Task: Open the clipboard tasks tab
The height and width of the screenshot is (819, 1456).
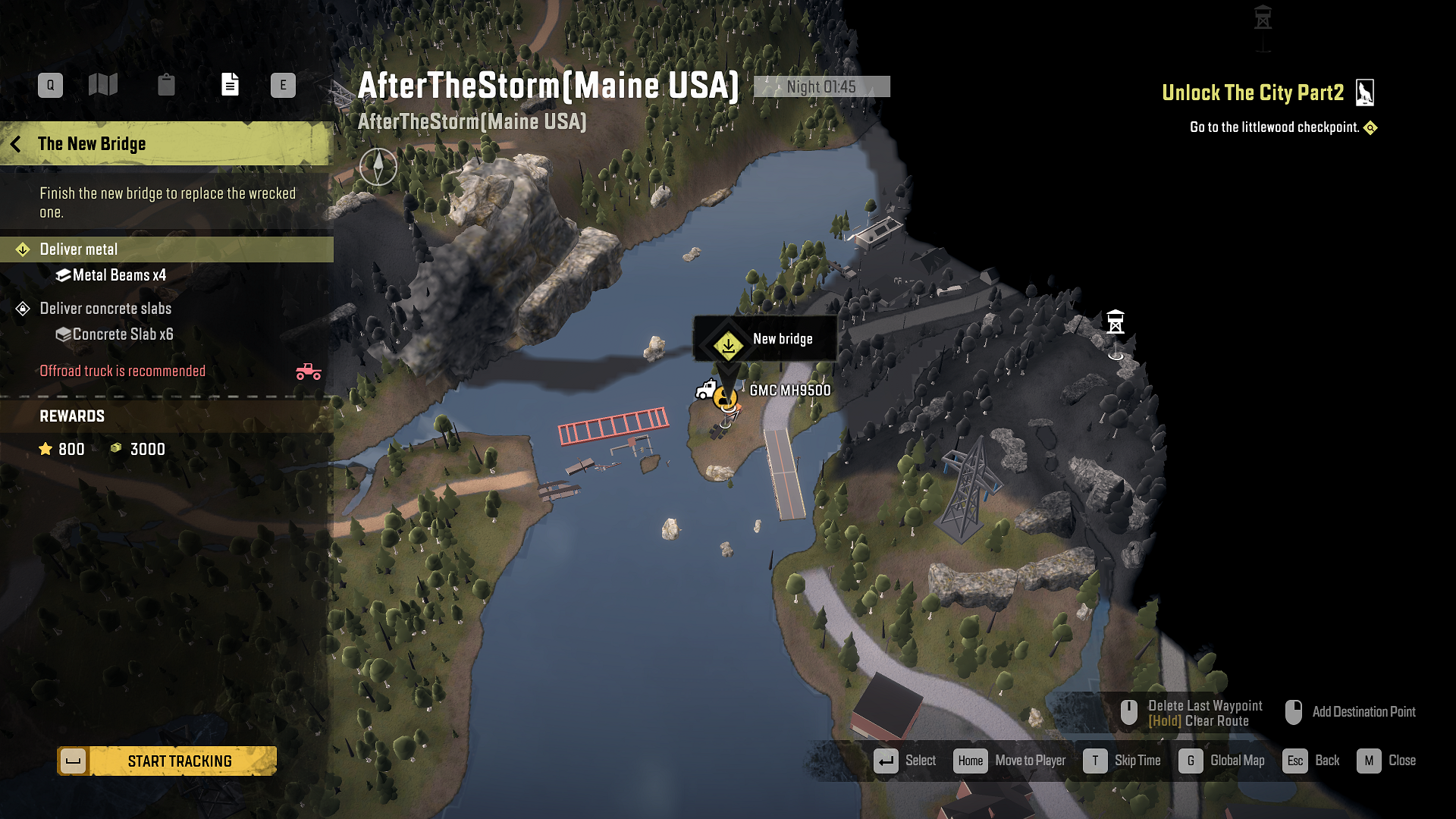Action: point(166,85)
